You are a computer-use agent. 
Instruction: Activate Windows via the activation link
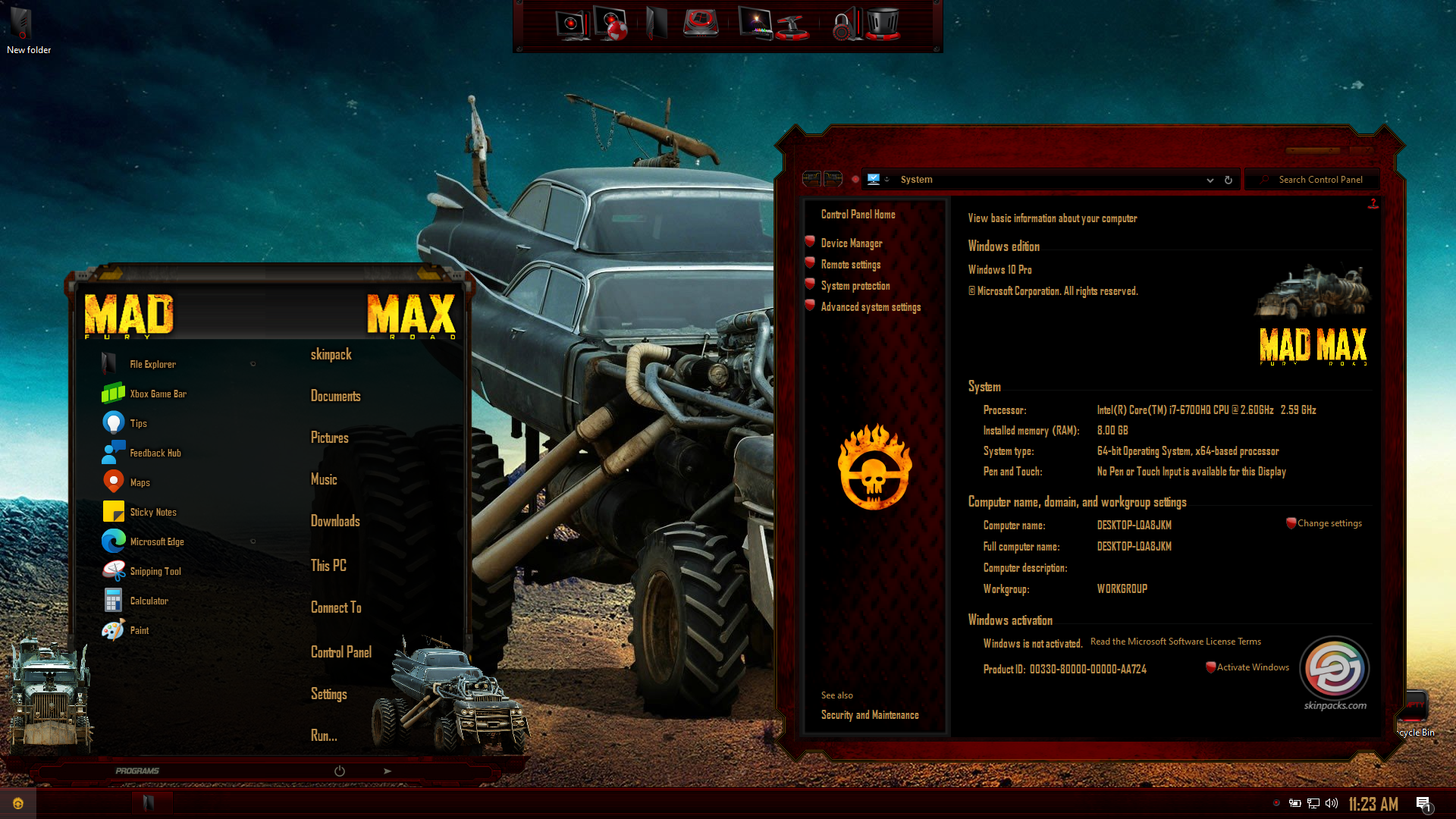(x=1252, y=667)
